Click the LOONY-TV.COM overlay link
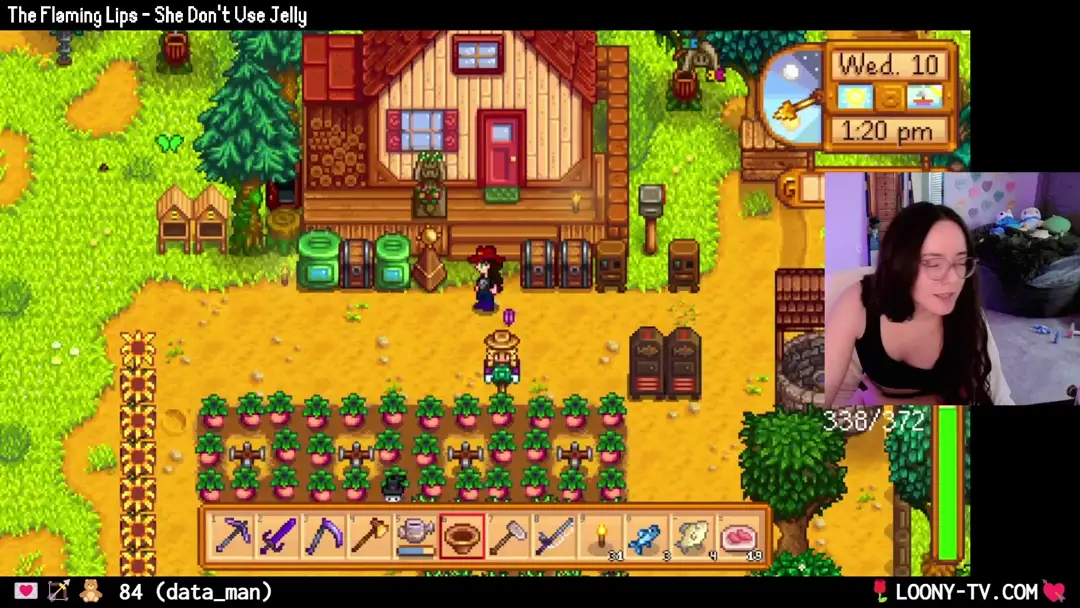This screenshot has height=608, width=1080. 966,591
